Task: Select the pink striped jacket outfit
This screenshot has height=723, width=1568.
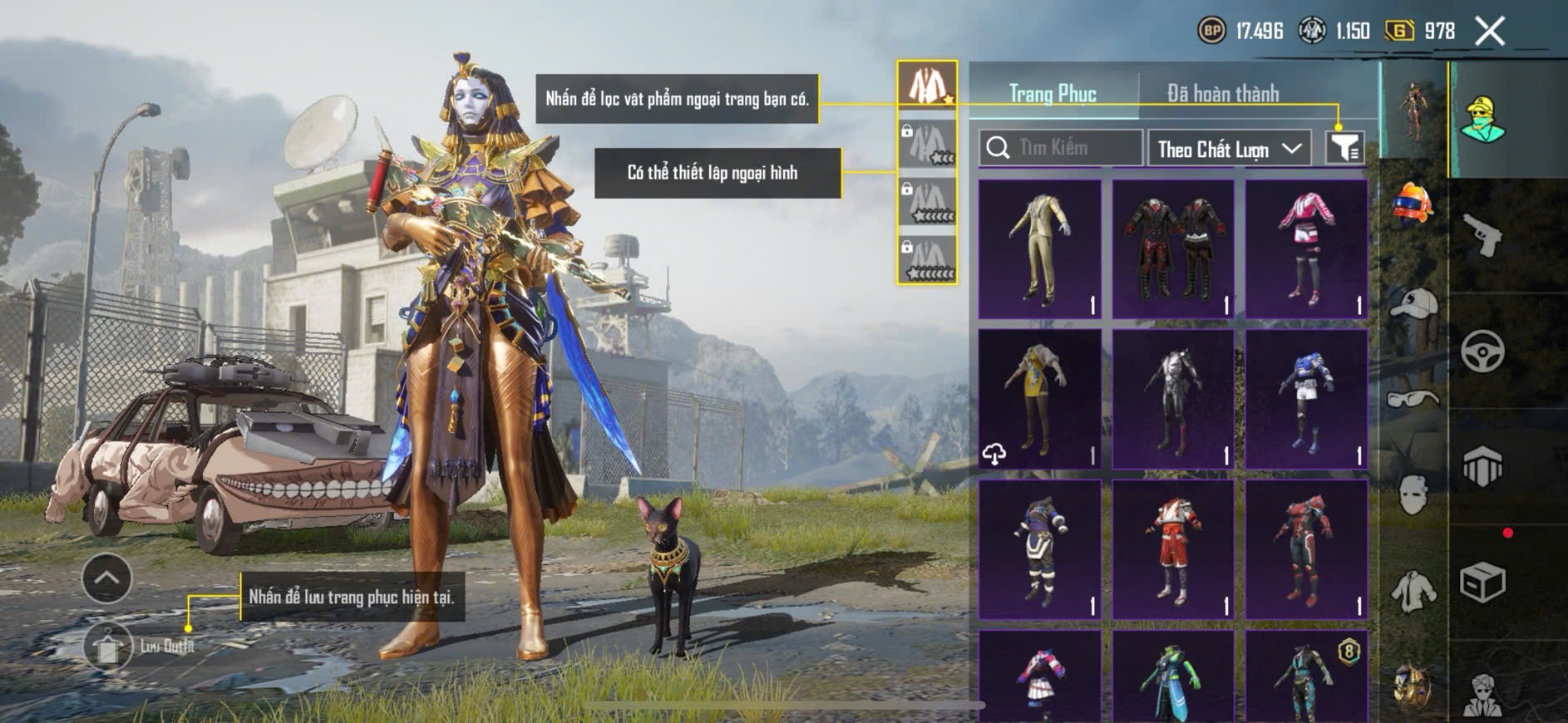Action: click(1306, 249)
